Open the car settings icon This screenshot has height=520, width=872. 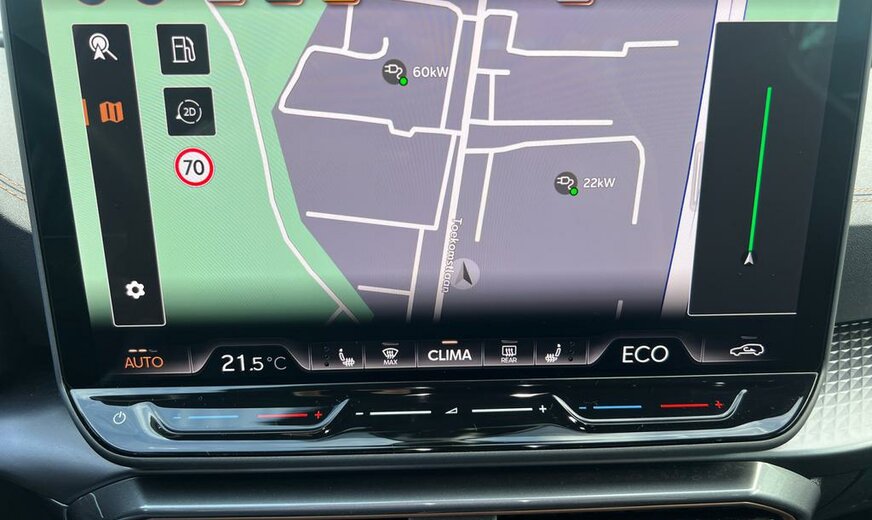click(748, 350)
